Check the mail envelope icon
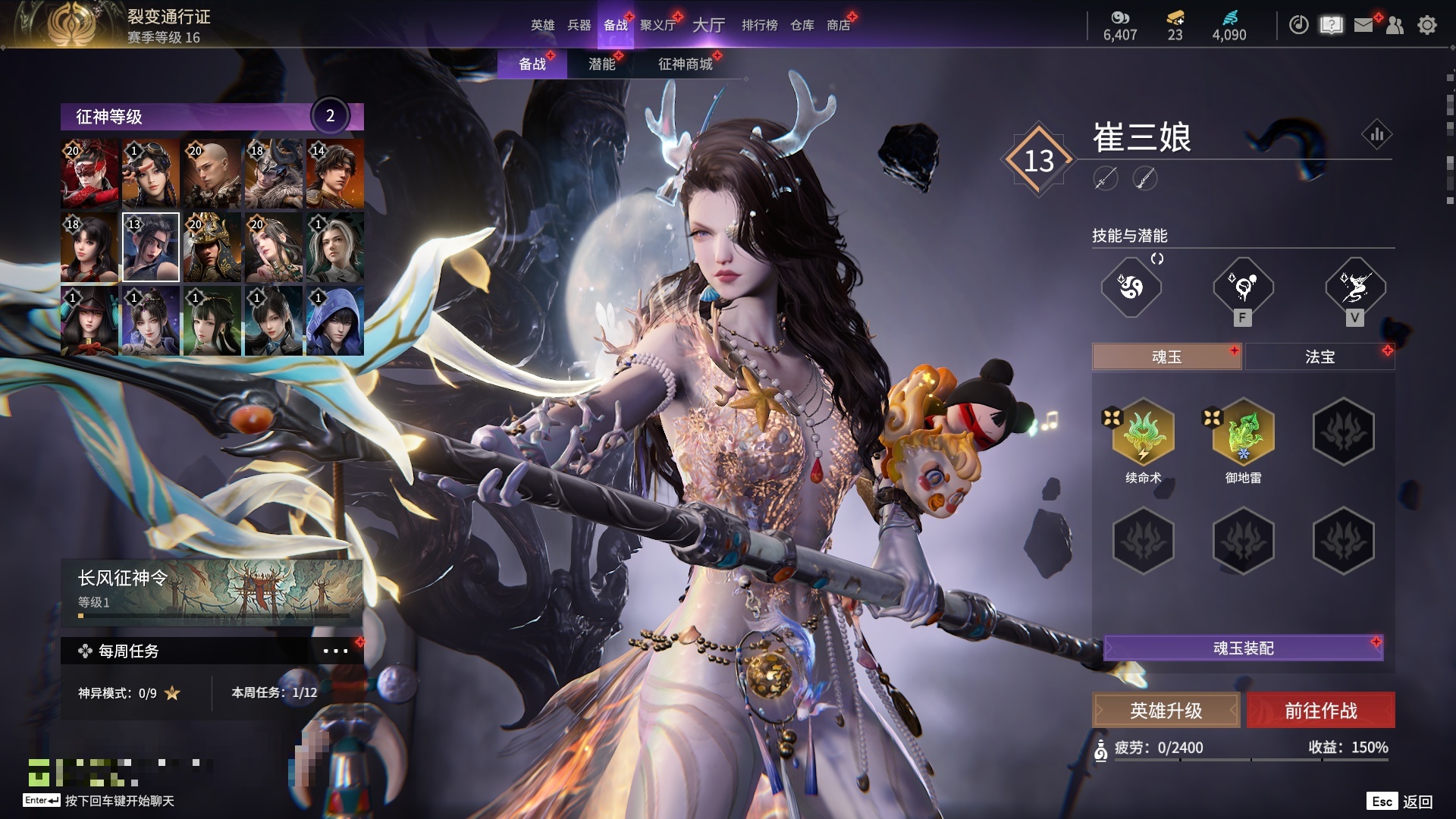Screen dimensions: 1456x819 click(1363, 25)
